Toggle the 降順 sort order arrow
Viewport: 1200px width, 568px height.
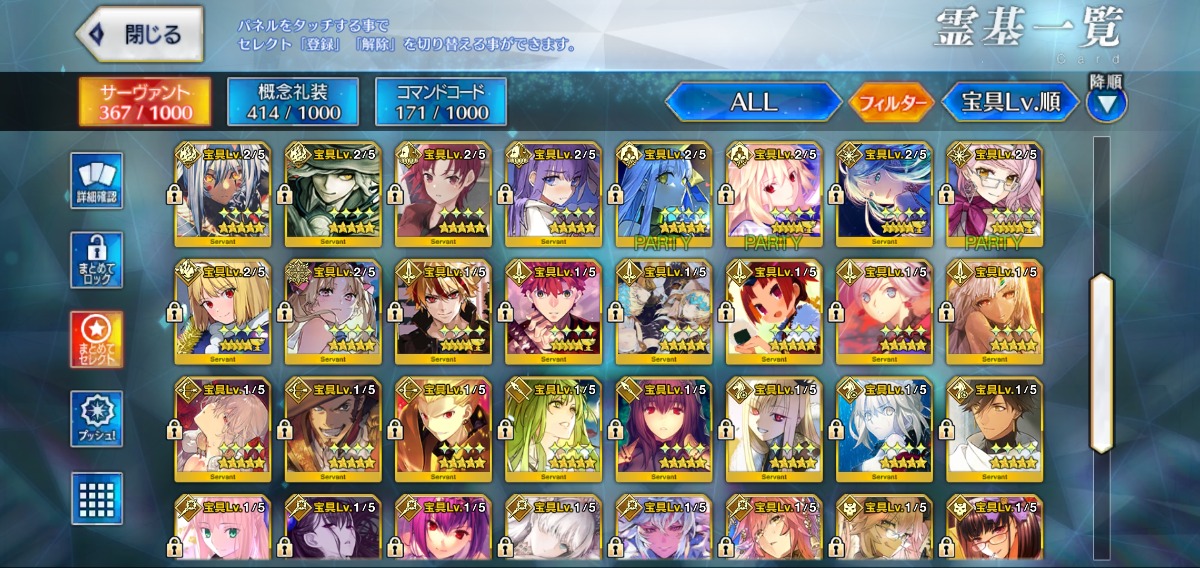click(1107, 102)
